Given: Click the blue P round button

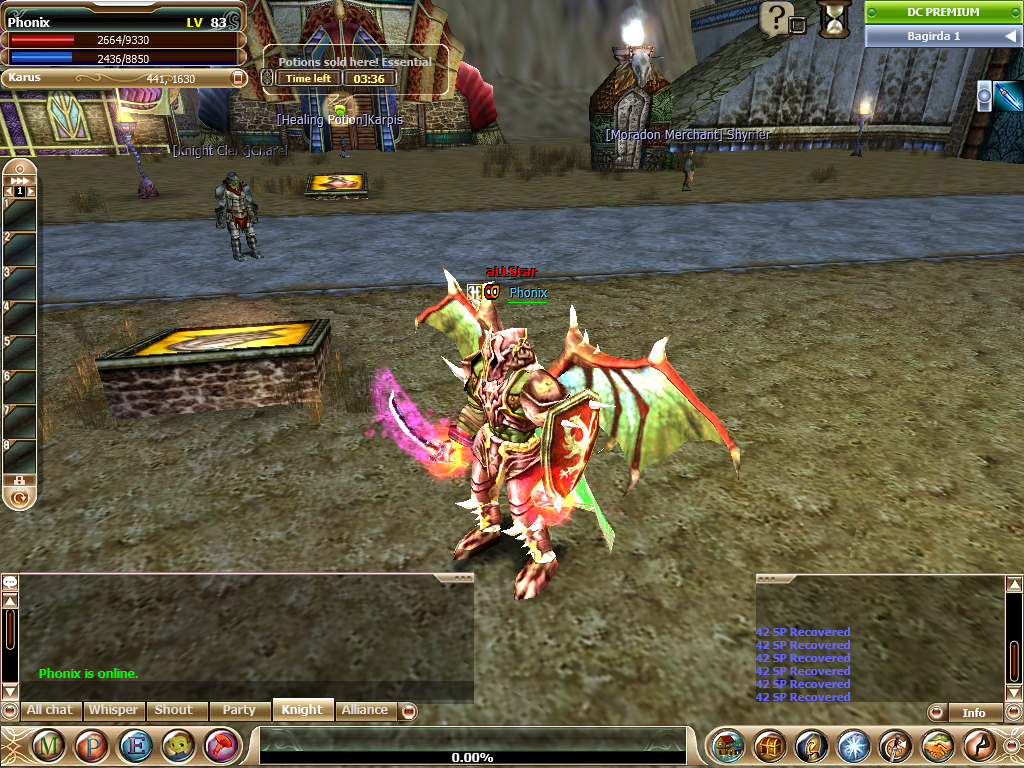Looking at the screenshot, I should pyautogui.click(x=92, y=745).
